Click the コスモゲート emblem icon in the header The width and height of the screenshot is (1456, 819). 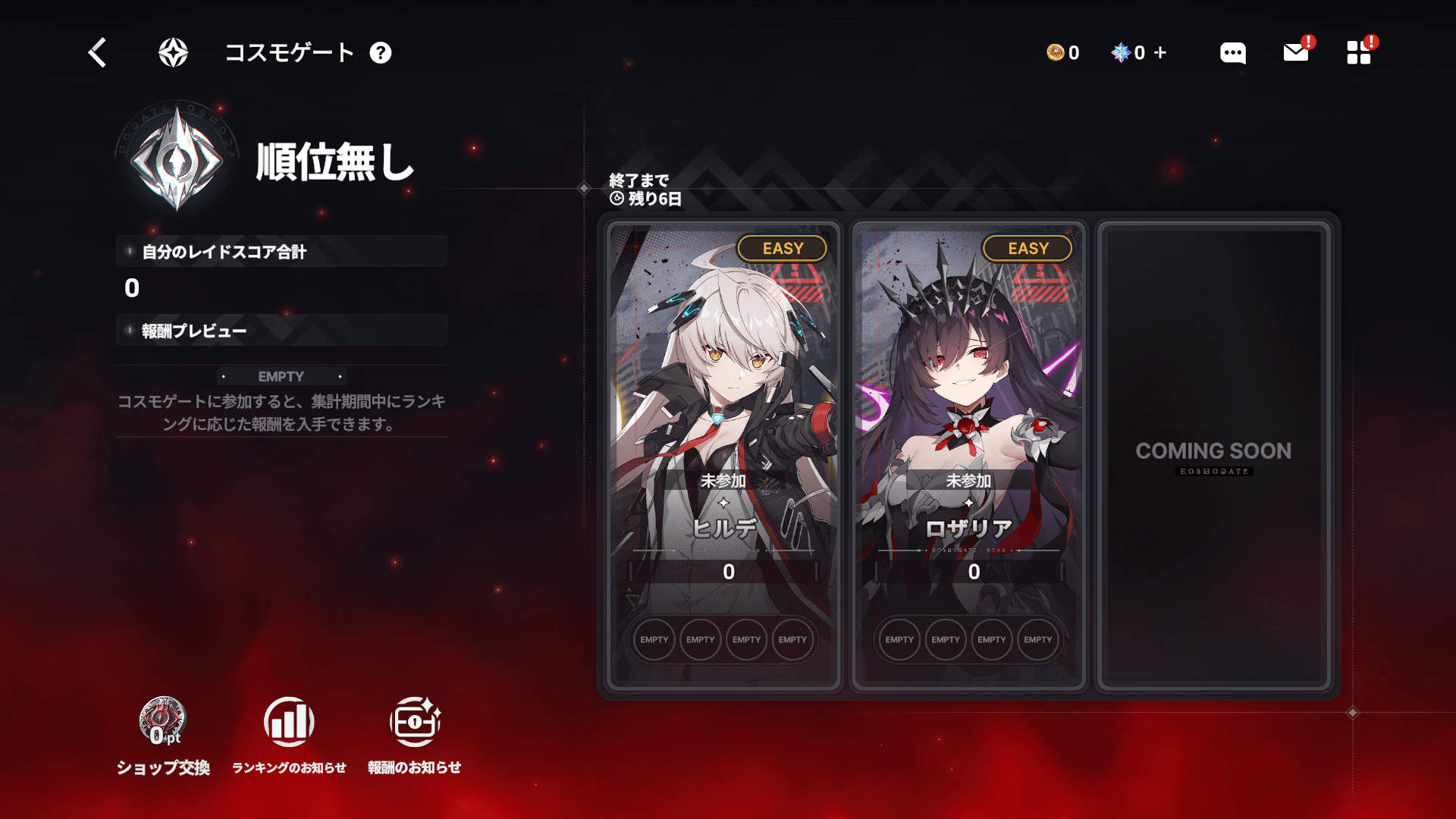click(172, 53)
